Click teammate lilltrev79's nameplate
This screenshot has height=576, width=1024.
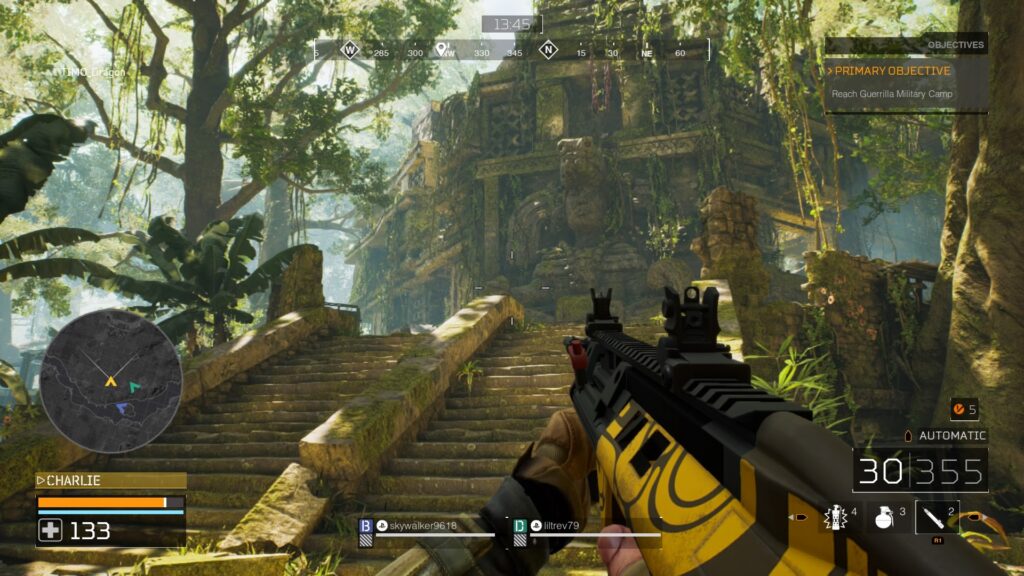tap(556, 526)
